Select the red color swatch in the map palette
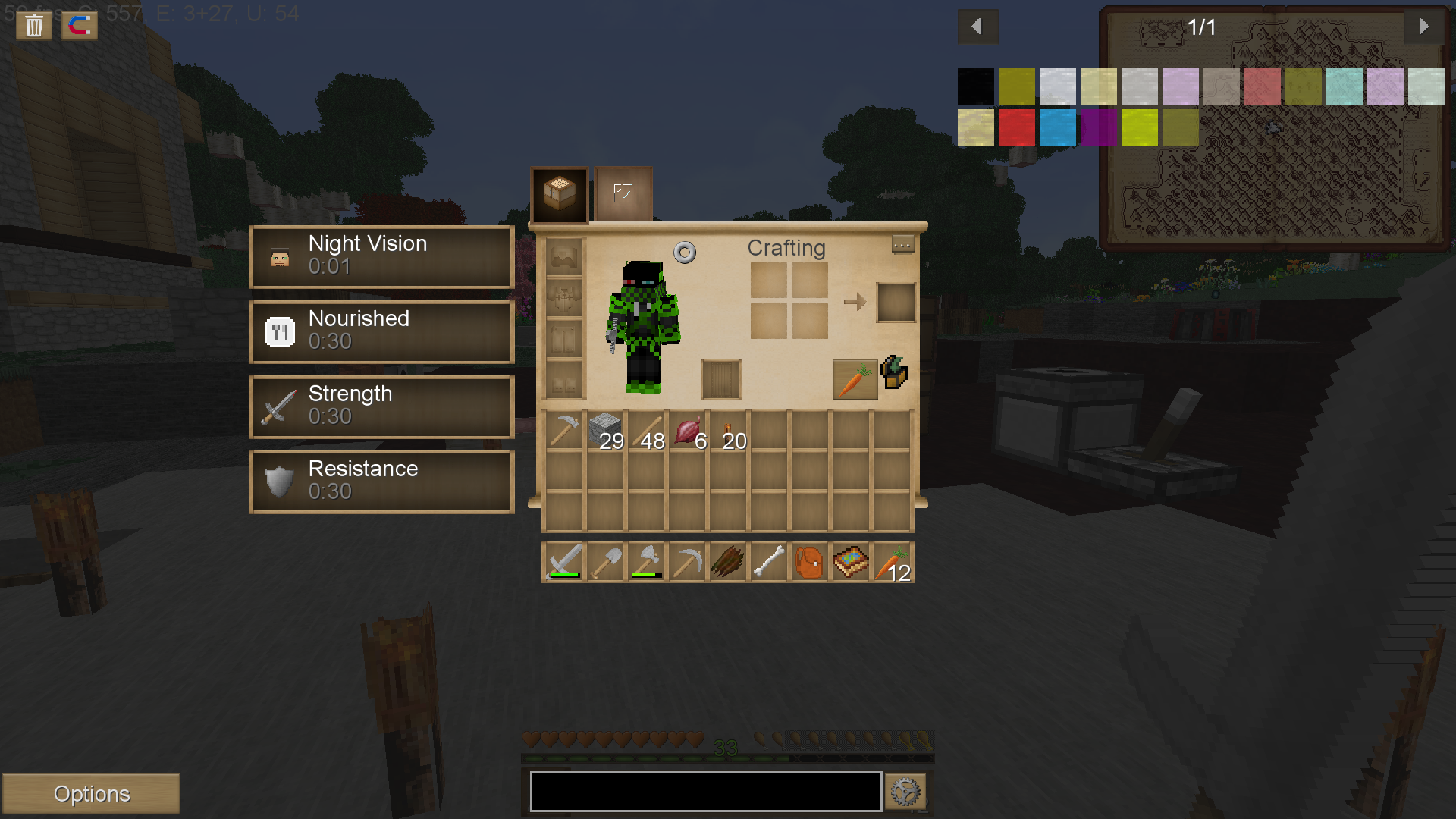Viewport: 1456px width, 819px height. tap(1017, 127)
